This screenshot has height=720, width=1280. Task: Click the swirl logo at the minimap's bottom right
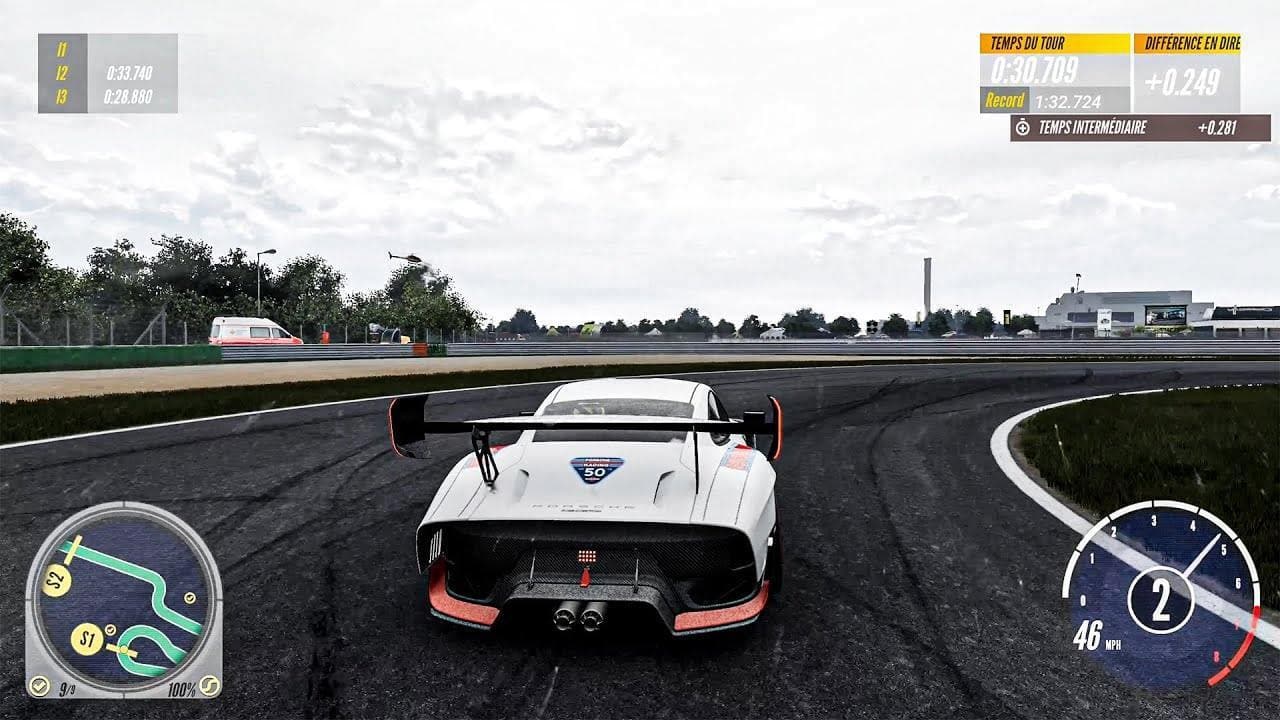click(210, 687)
